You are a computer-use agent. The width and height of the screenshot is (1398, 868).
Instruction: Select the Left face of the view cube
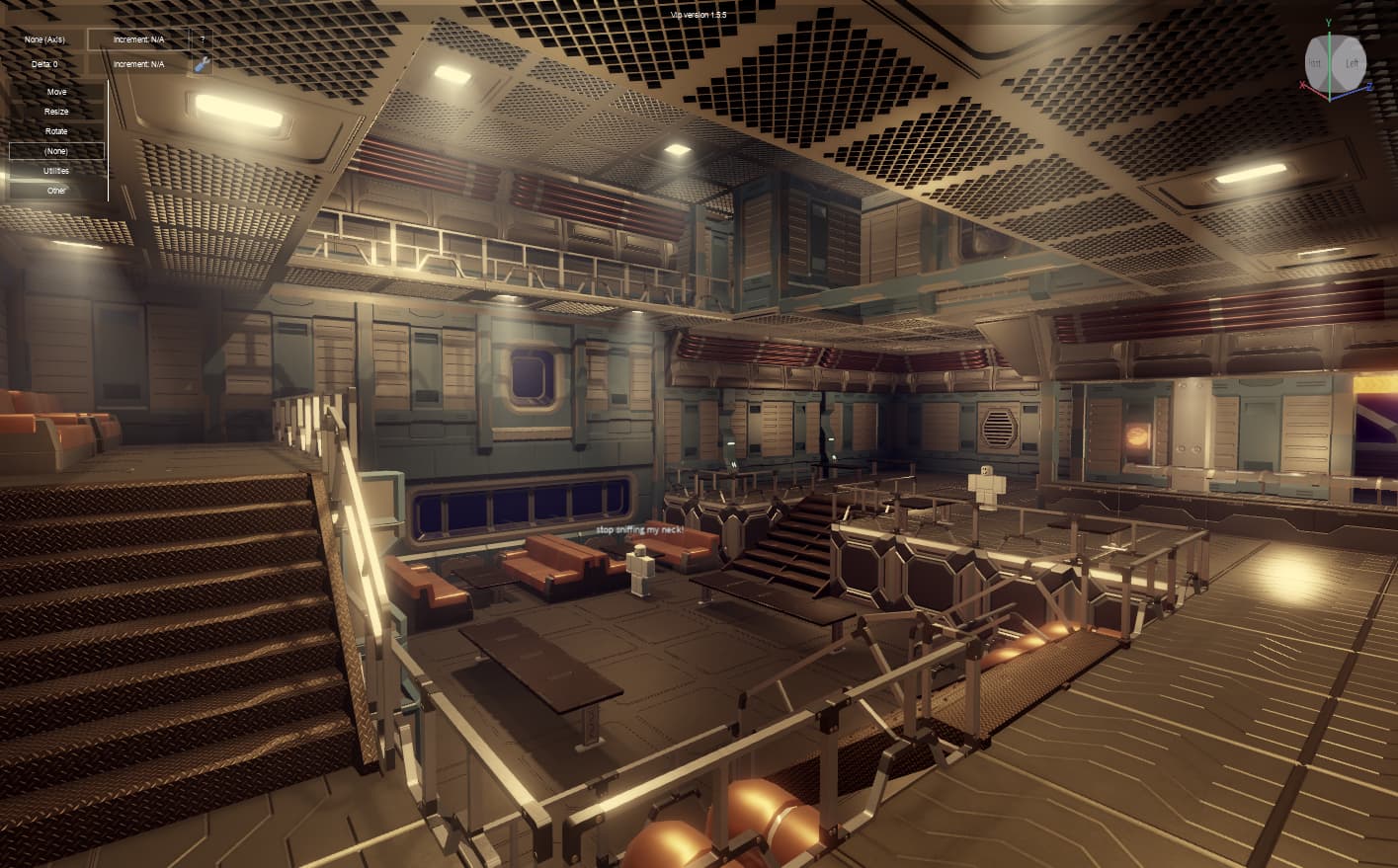(x=1354, y=62)
